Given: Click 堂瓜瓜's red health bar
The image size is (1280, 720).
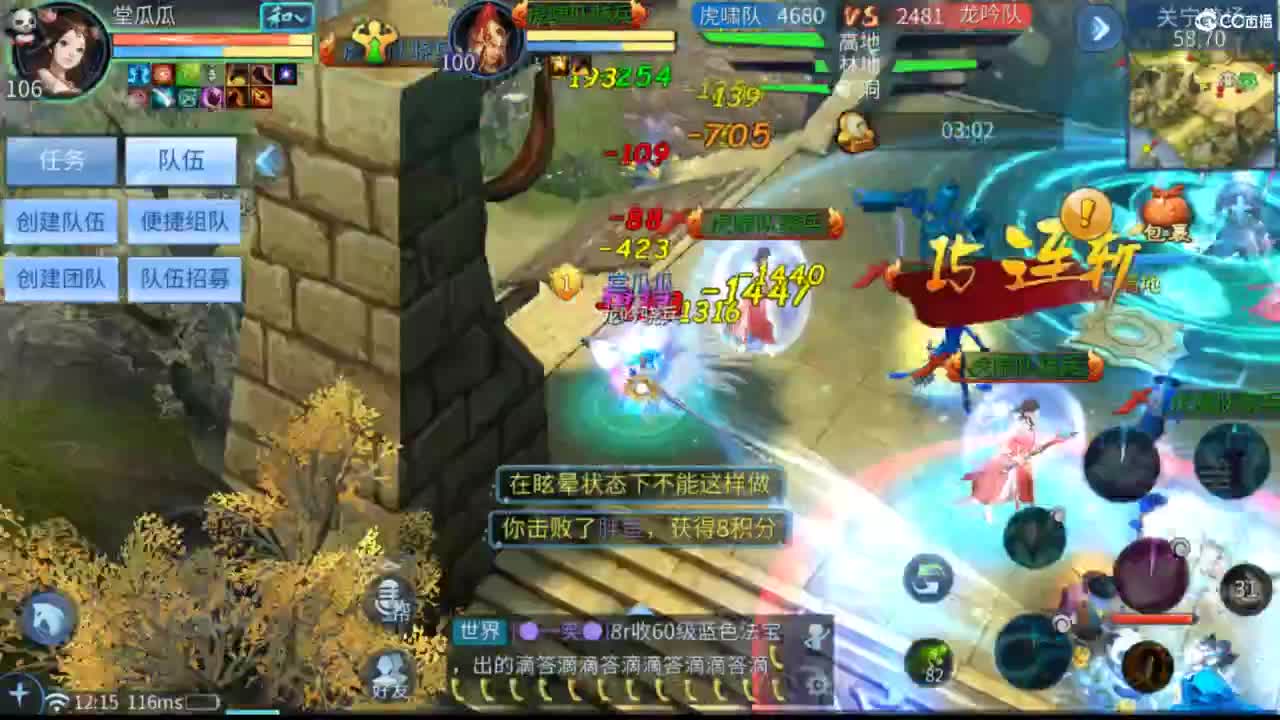Looking at the screenshot, I should (200, 40).
